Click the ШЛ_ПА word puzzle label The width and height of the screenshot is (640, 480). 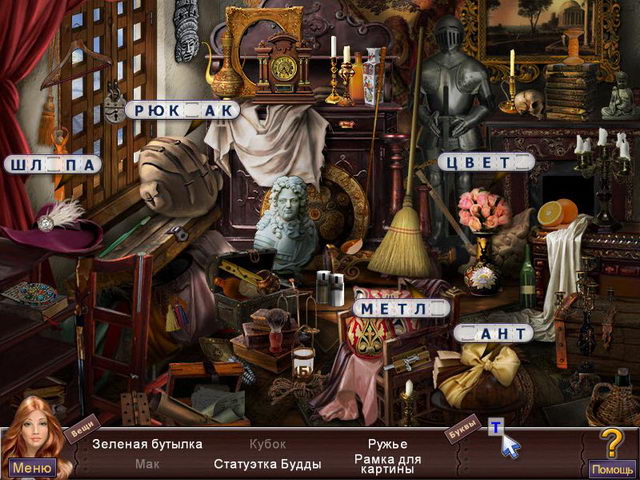click(52, 165)
